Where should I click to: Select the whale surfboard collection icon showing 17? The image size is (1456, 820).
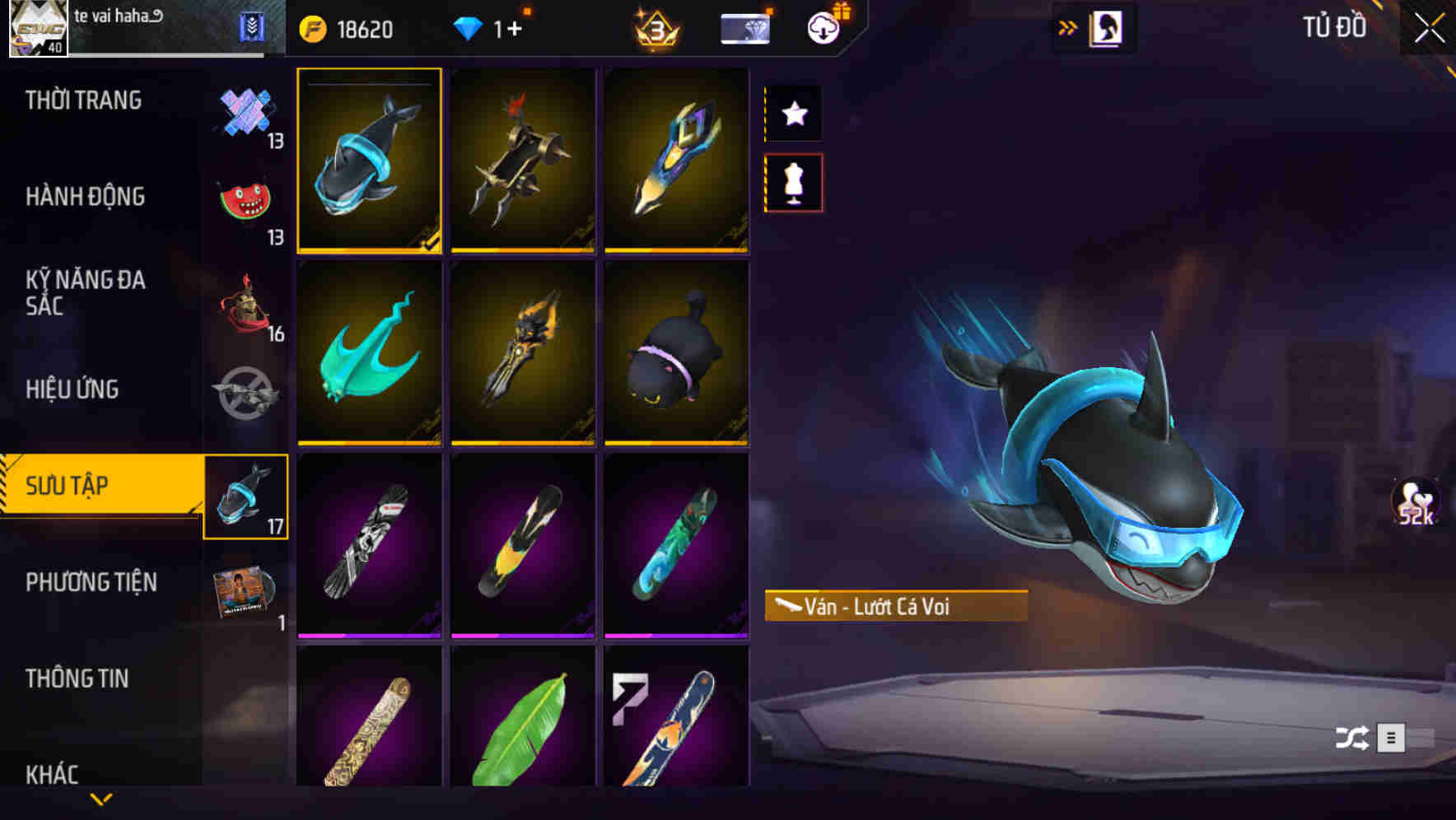[246, 495]
